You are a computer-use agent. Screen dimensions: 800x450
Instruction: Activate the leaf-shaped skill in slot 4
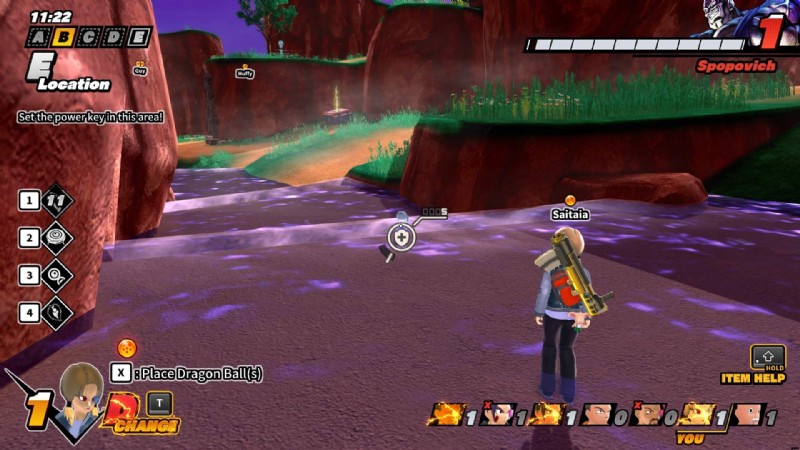[x=56, y=312]
